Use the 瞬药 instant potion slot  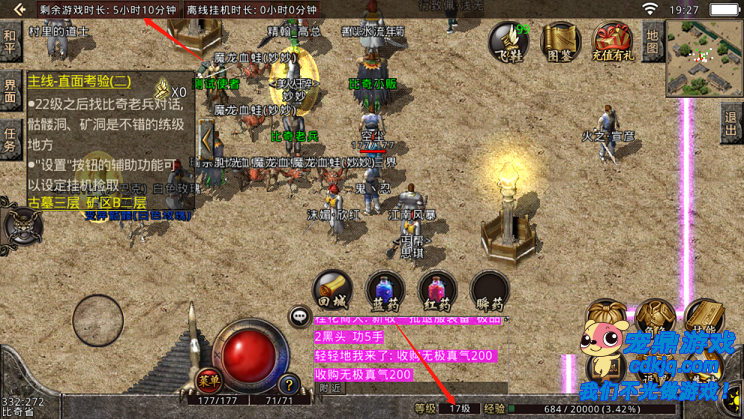coord(489,290)
